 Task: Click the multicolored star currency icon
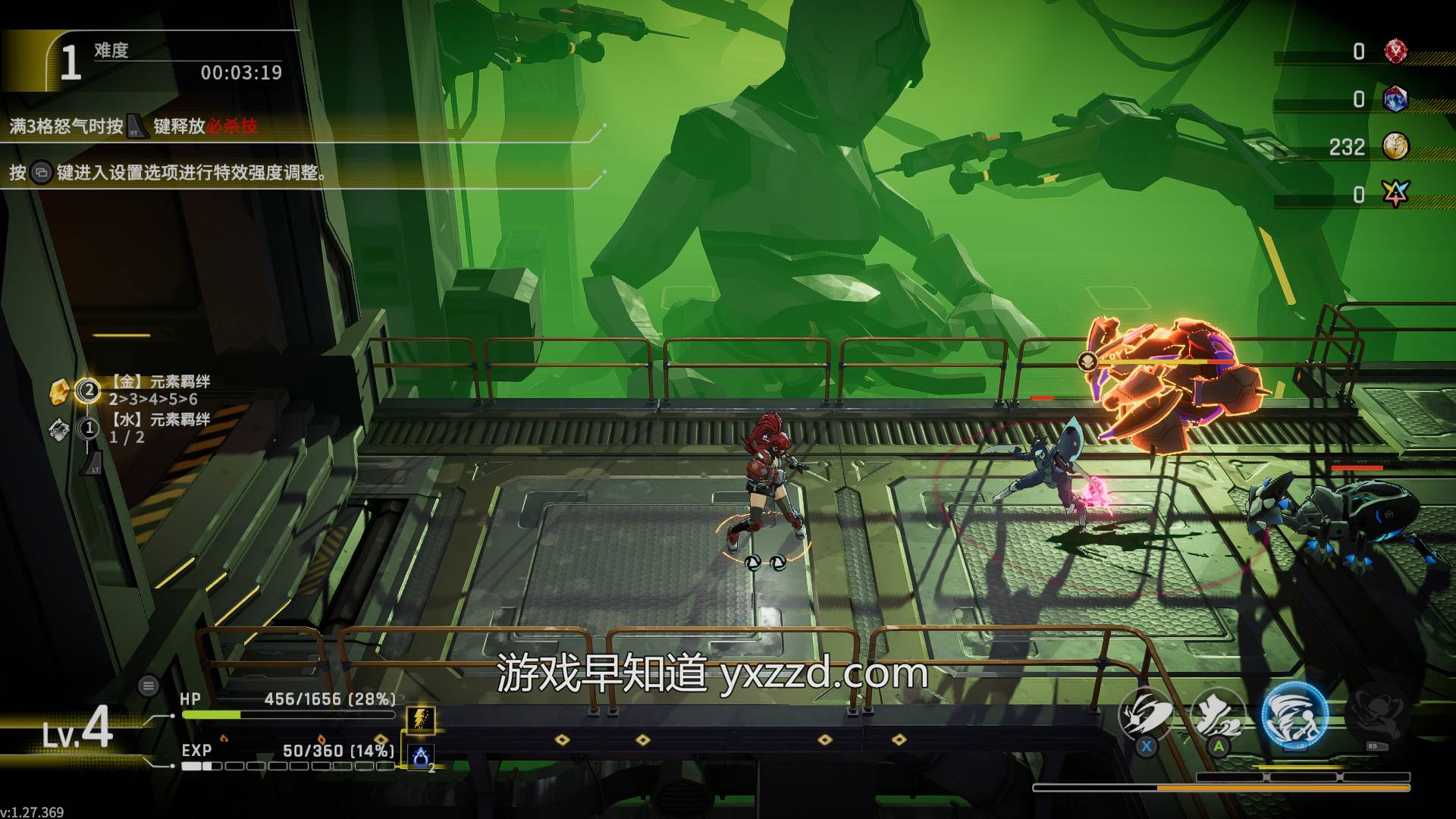(1395, 194)
